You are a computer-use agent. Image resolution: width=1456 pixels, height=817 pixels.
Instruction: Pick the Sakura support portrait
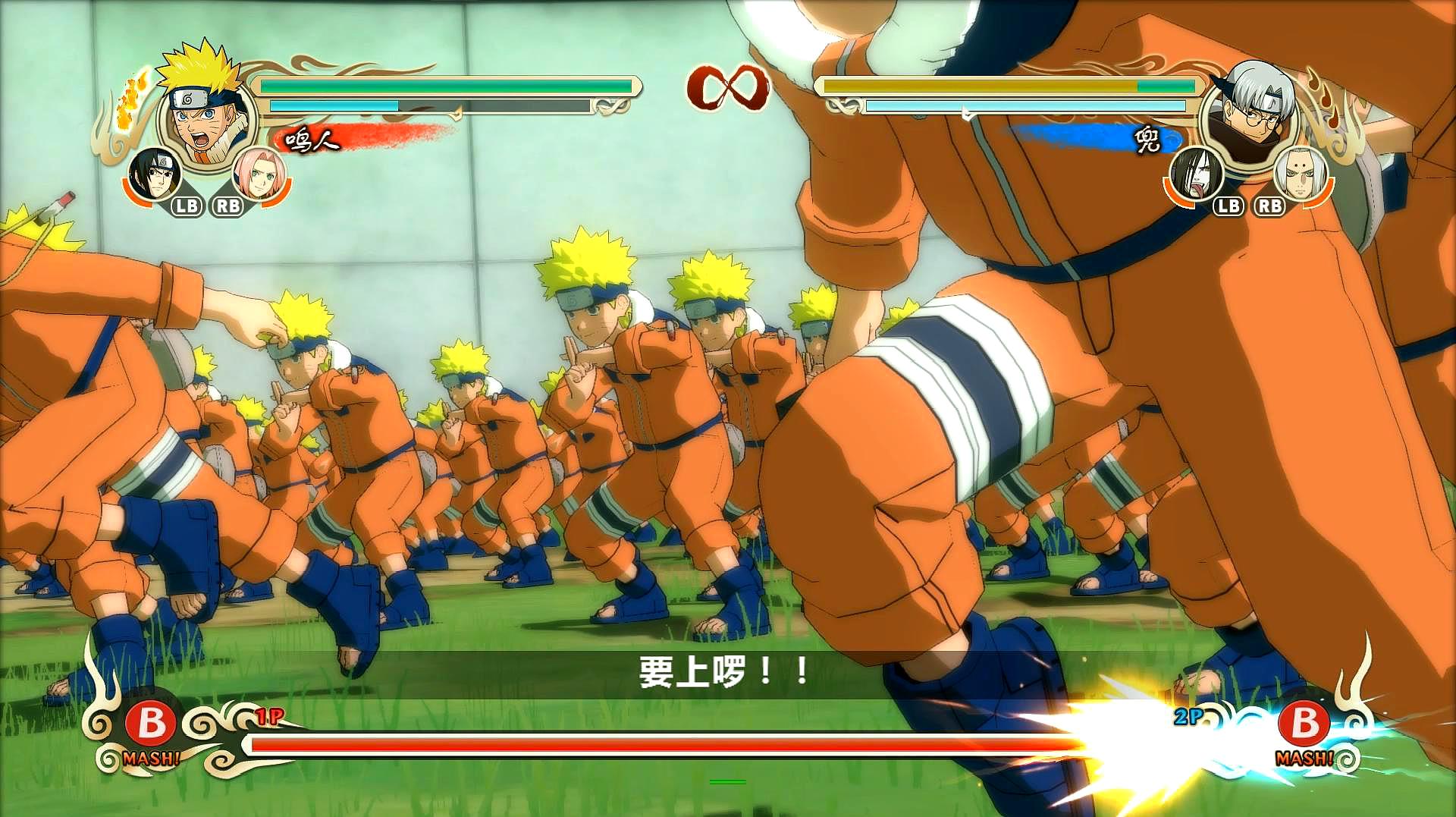click(x=259, y=174)
